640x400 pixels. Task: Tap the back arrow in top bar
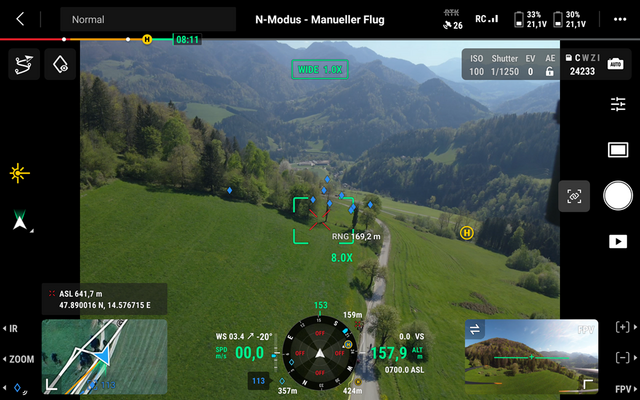point(20,19)
